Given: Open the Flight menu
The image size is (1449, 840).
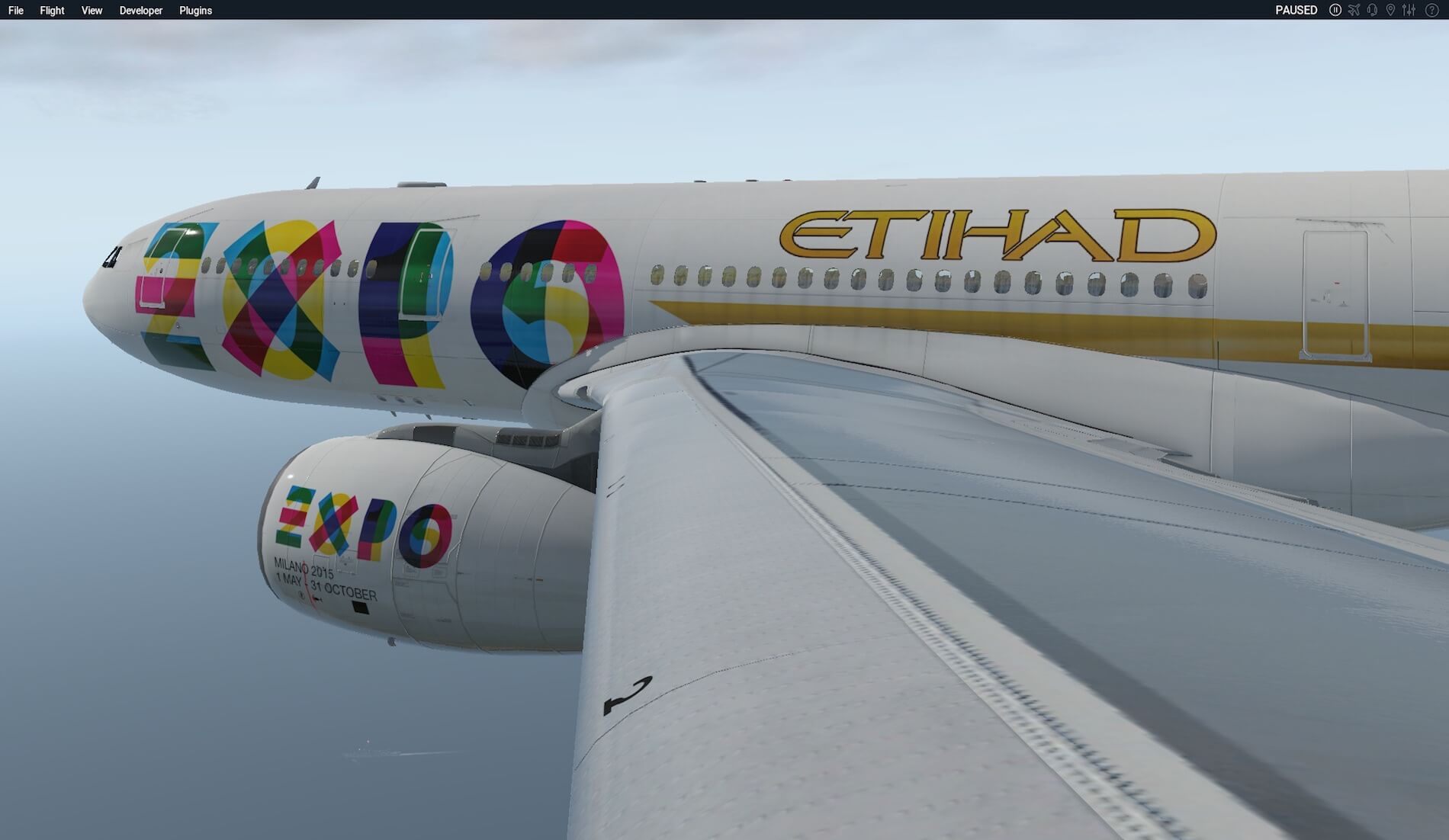Looking at the screenshot, I should [x=51, y=10].
